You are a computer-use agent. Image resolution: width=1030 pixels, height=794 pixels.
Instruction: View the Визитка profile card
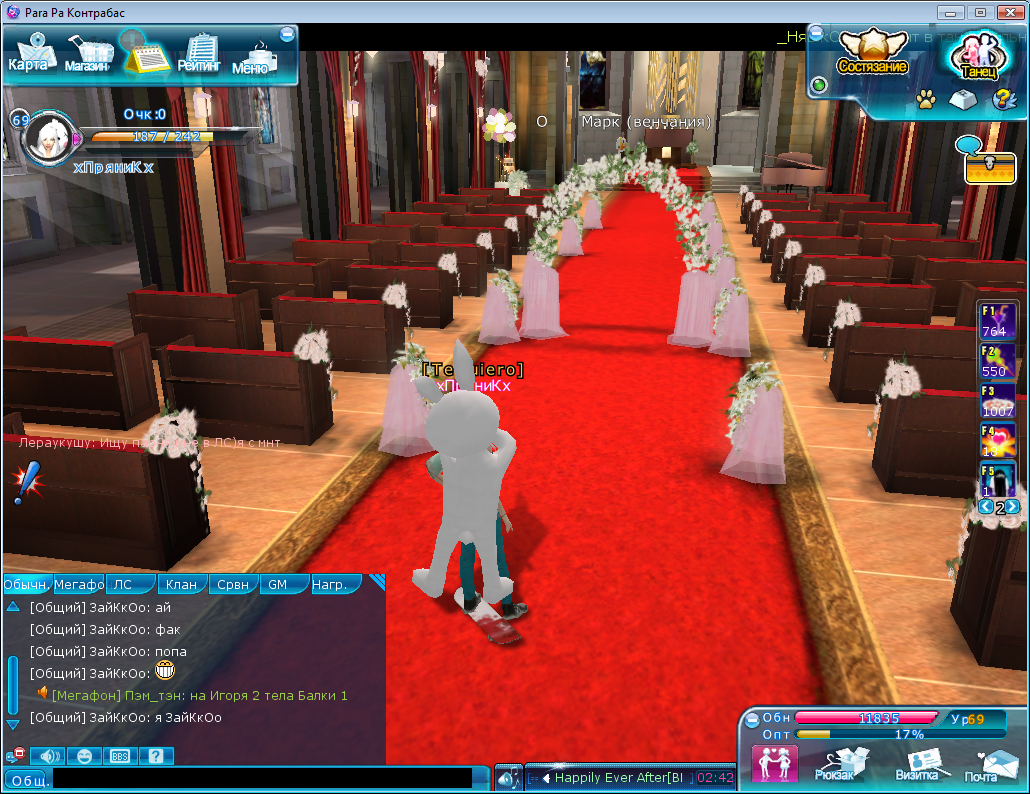(916, 766)
